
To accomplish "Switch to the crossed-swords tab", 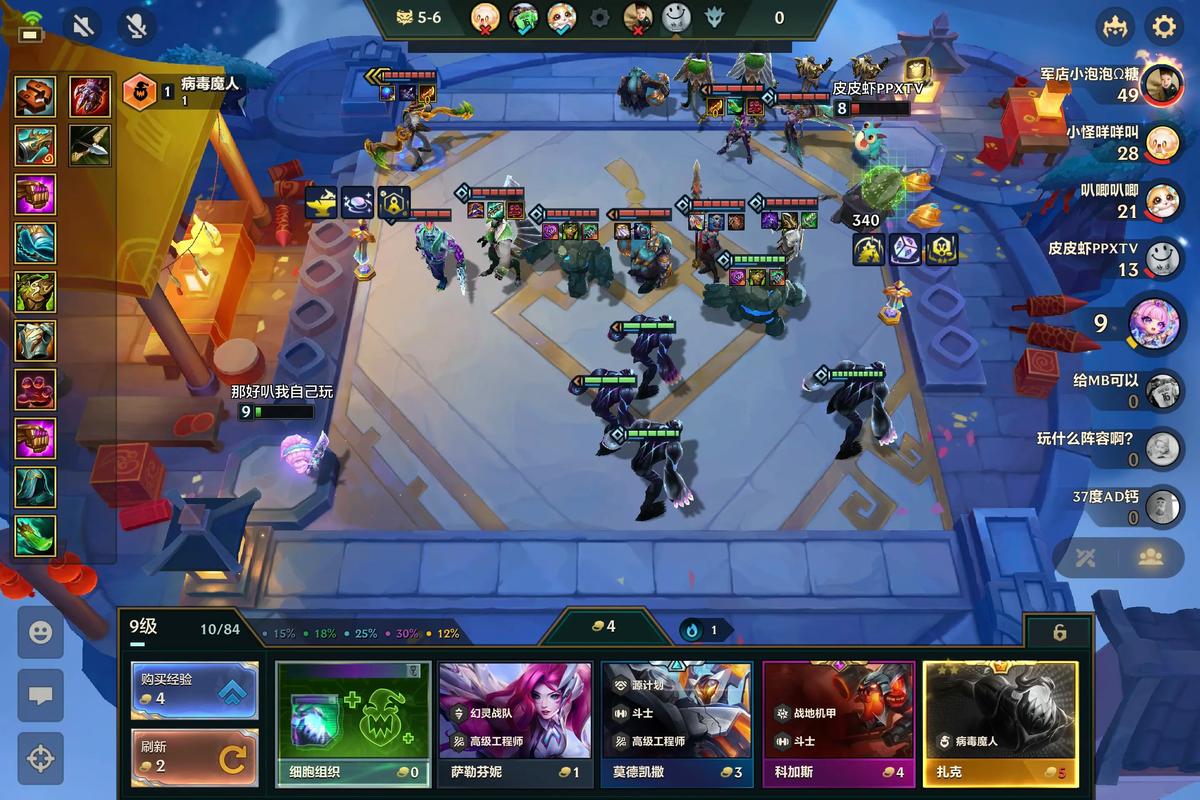I will (x=1086, y=558).
